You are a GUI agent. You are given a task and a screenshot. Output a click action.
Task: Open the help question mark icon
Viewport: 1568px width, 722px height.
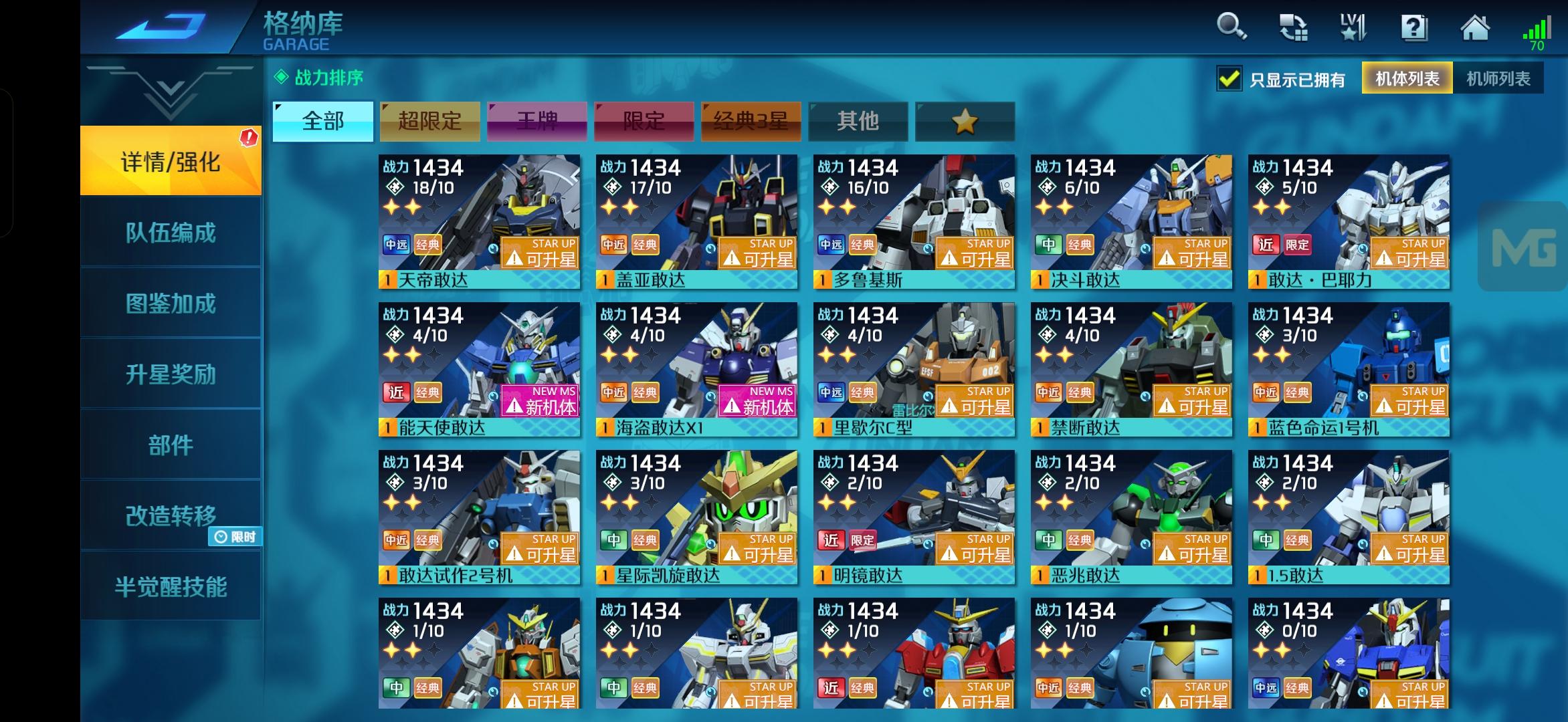coord(1413,28)
